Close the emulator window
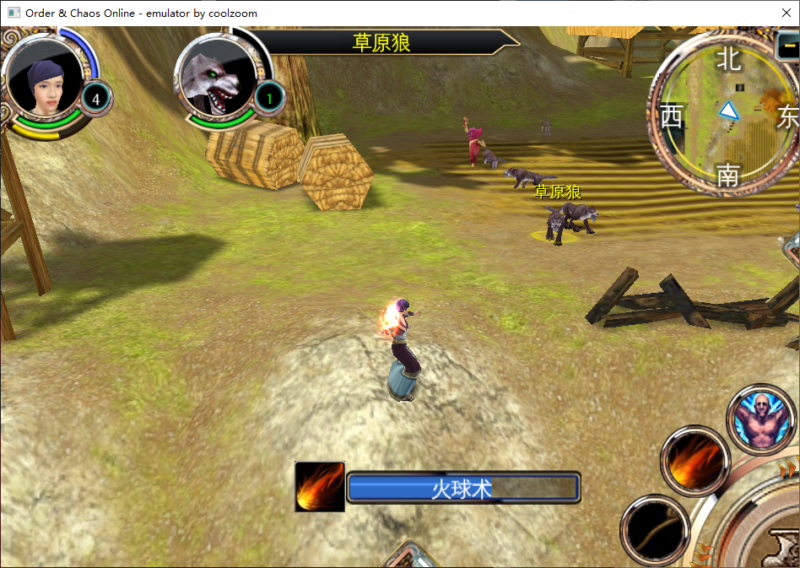Viewport: 800px width, 568px height. pos(780,12)
